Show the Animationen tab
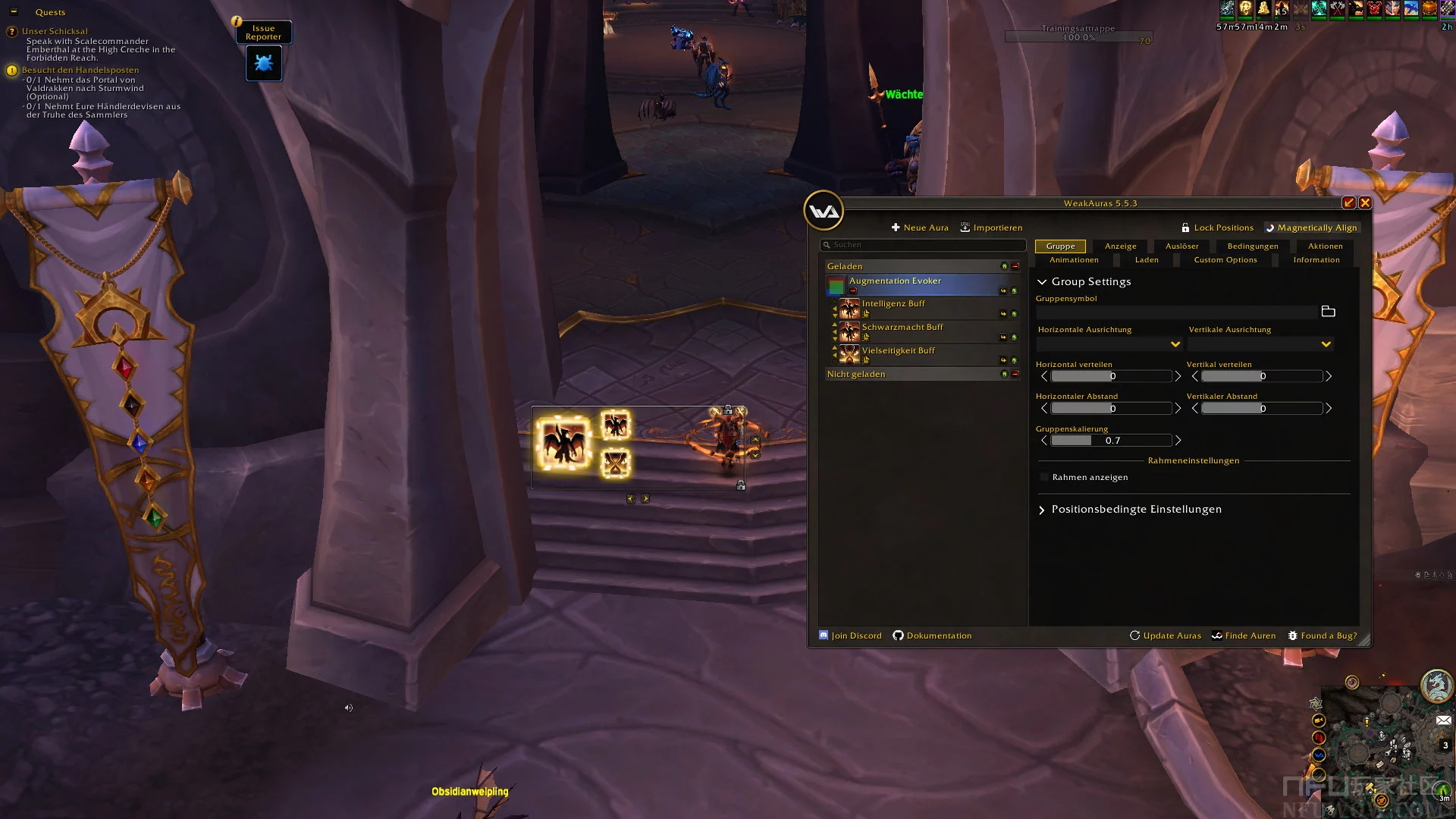 pyautogui.click(x=1074, y=260)
